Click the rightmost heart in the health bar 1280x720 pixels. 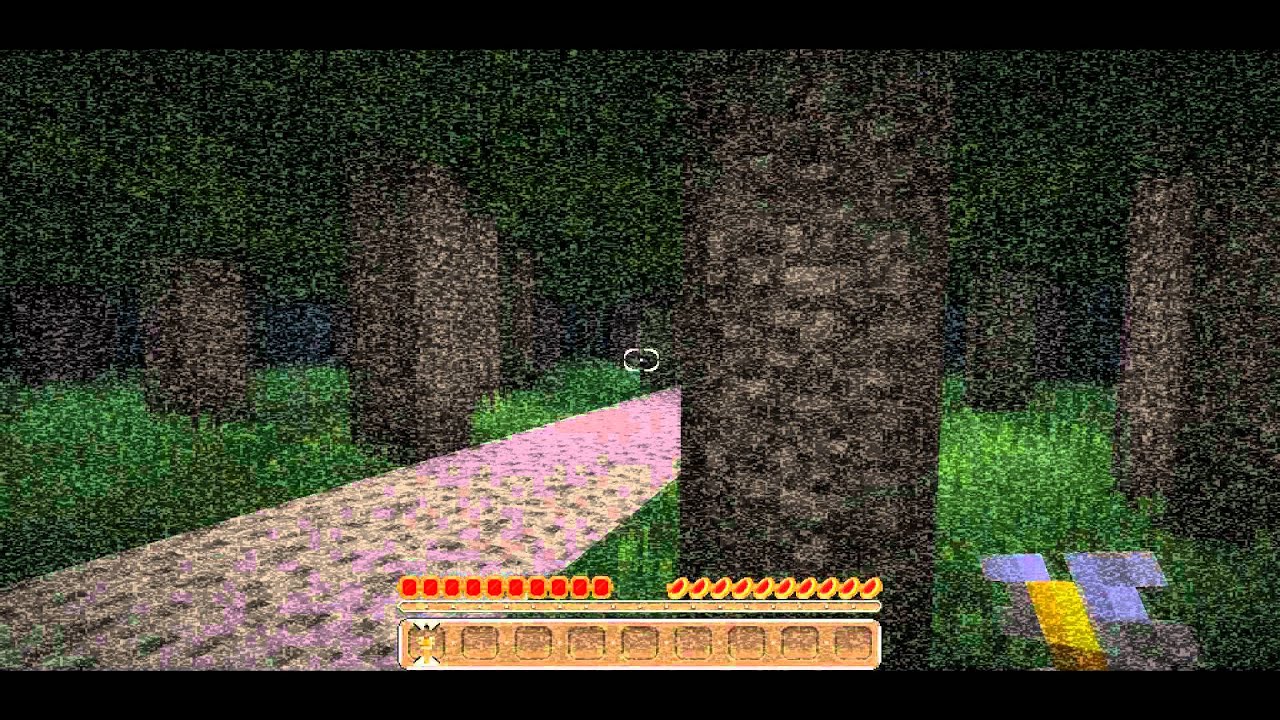[x=600, y=587]
